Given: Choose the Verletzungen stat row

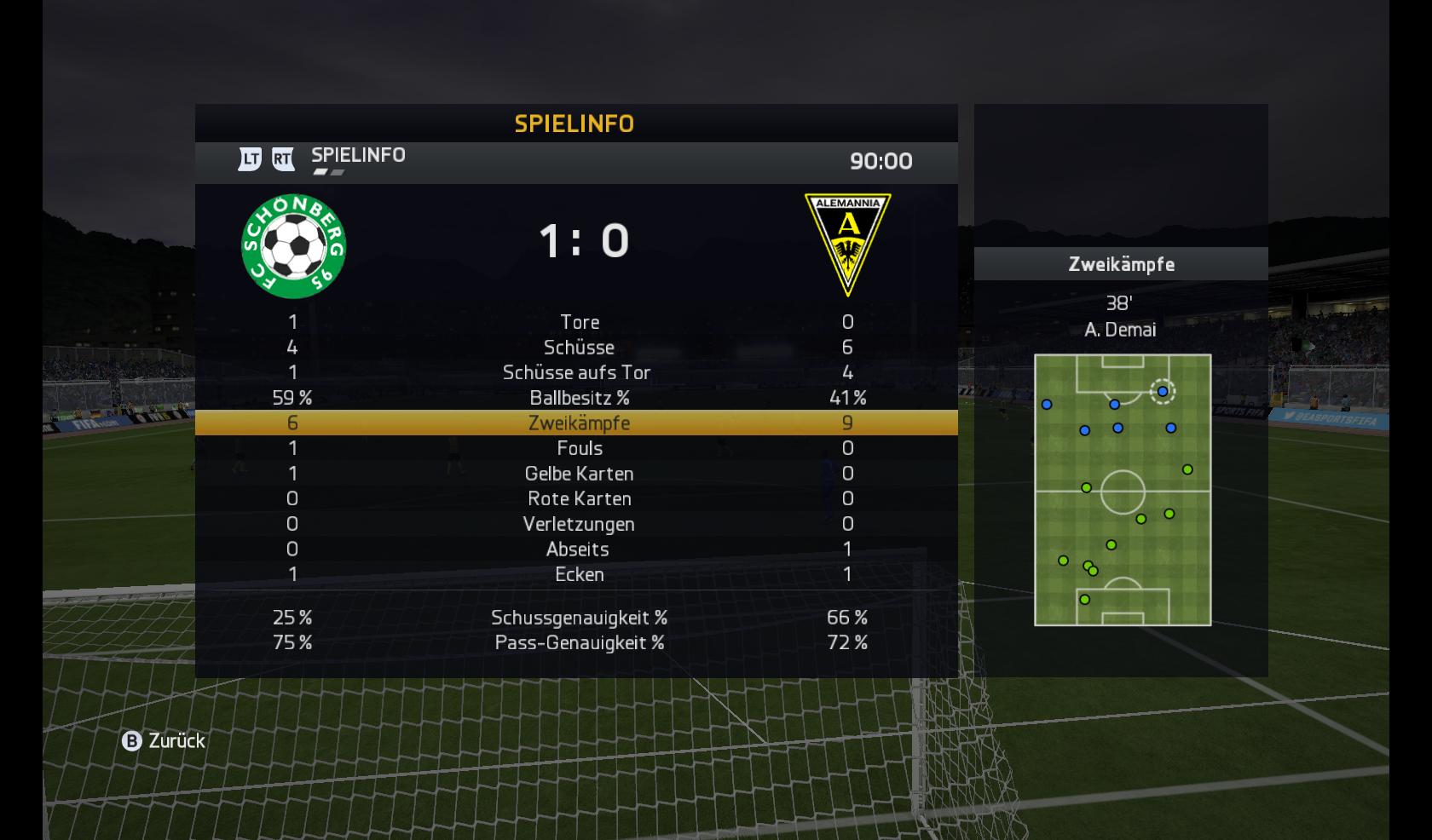Looking at the screenshot, I should 579,524.
